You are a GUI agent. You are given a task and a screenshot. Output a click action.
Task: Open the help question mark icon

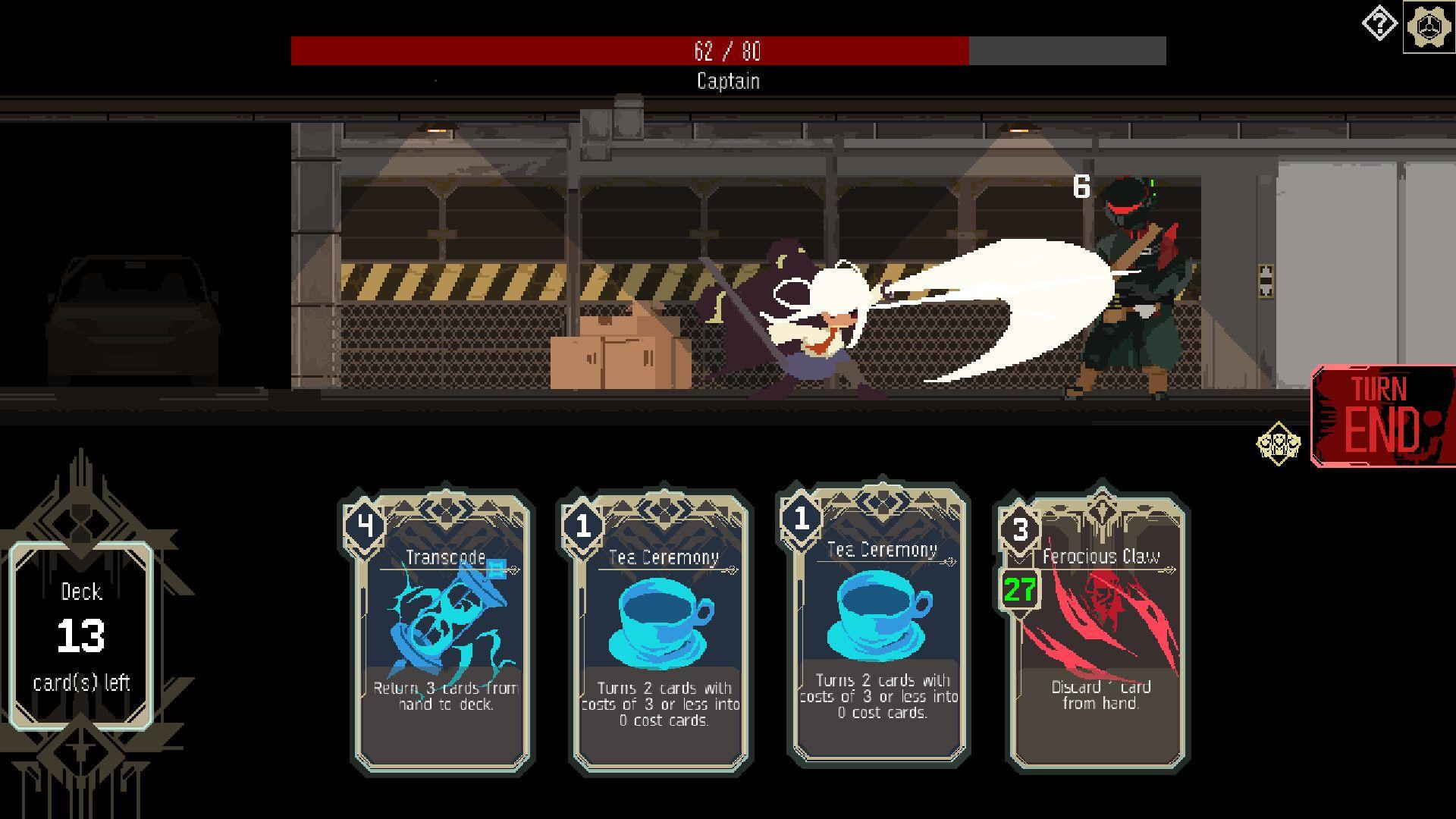[x=1379, y=24]
